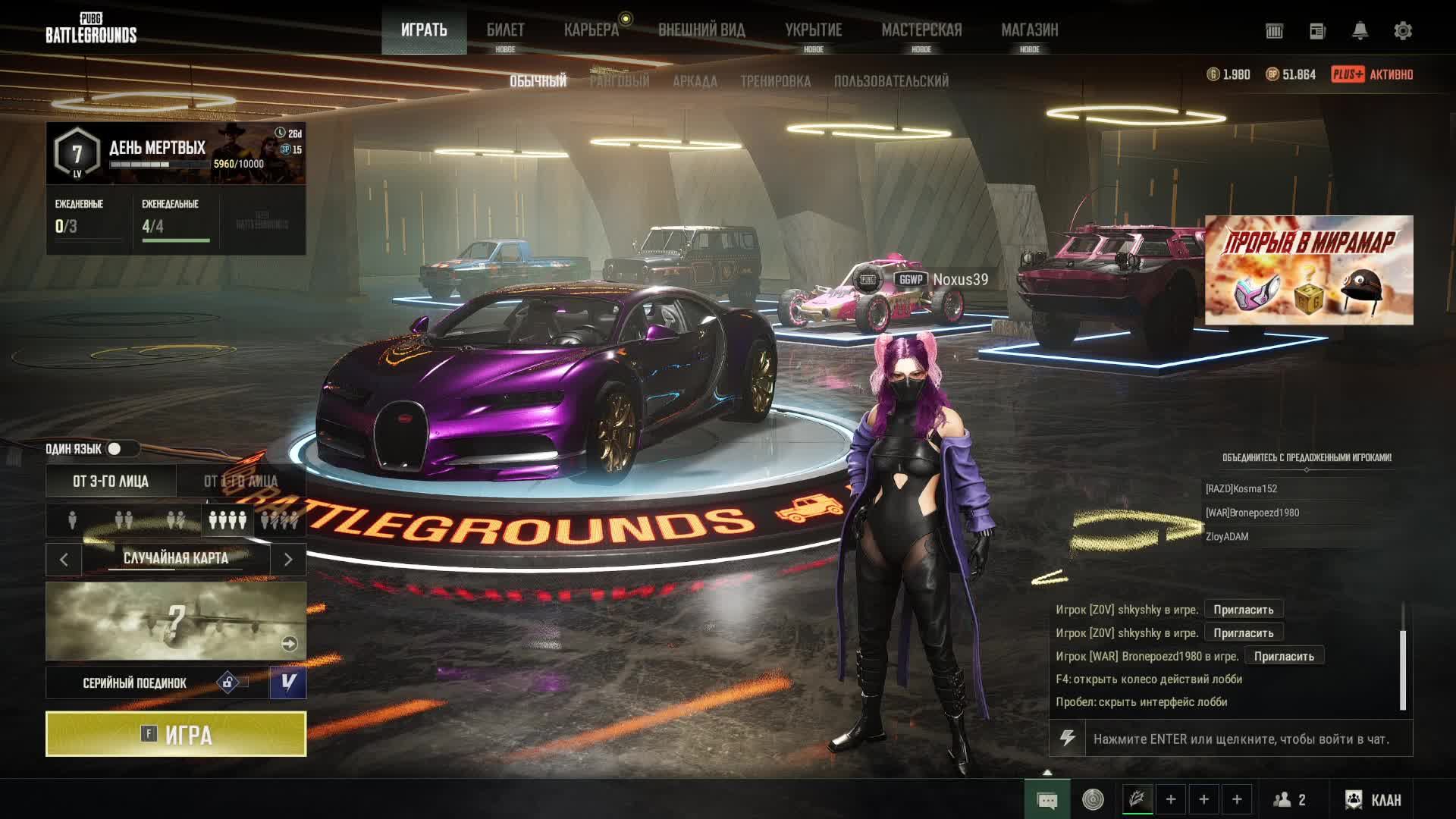The width and height of the screenshot is (1456, 819).
Task: Start matchmaking with the ИГРА button
Action: [x=176, y=734]
